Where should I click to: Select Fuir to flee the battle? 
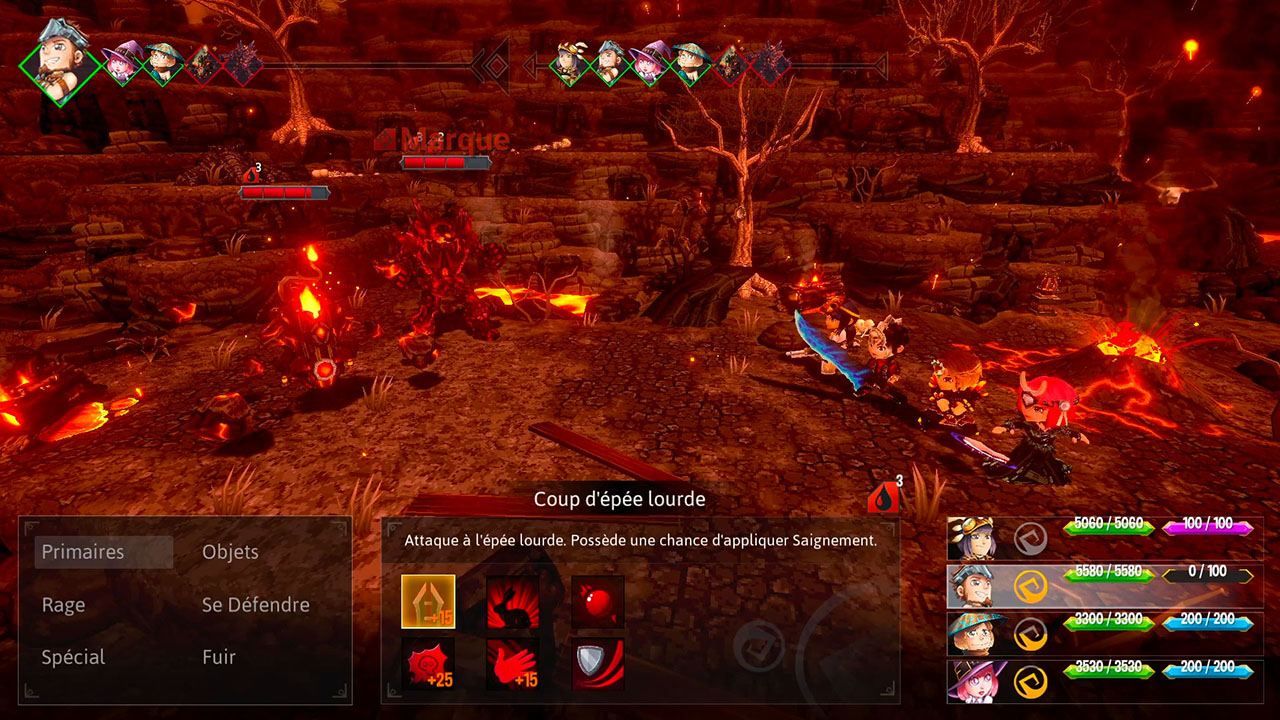219,657
